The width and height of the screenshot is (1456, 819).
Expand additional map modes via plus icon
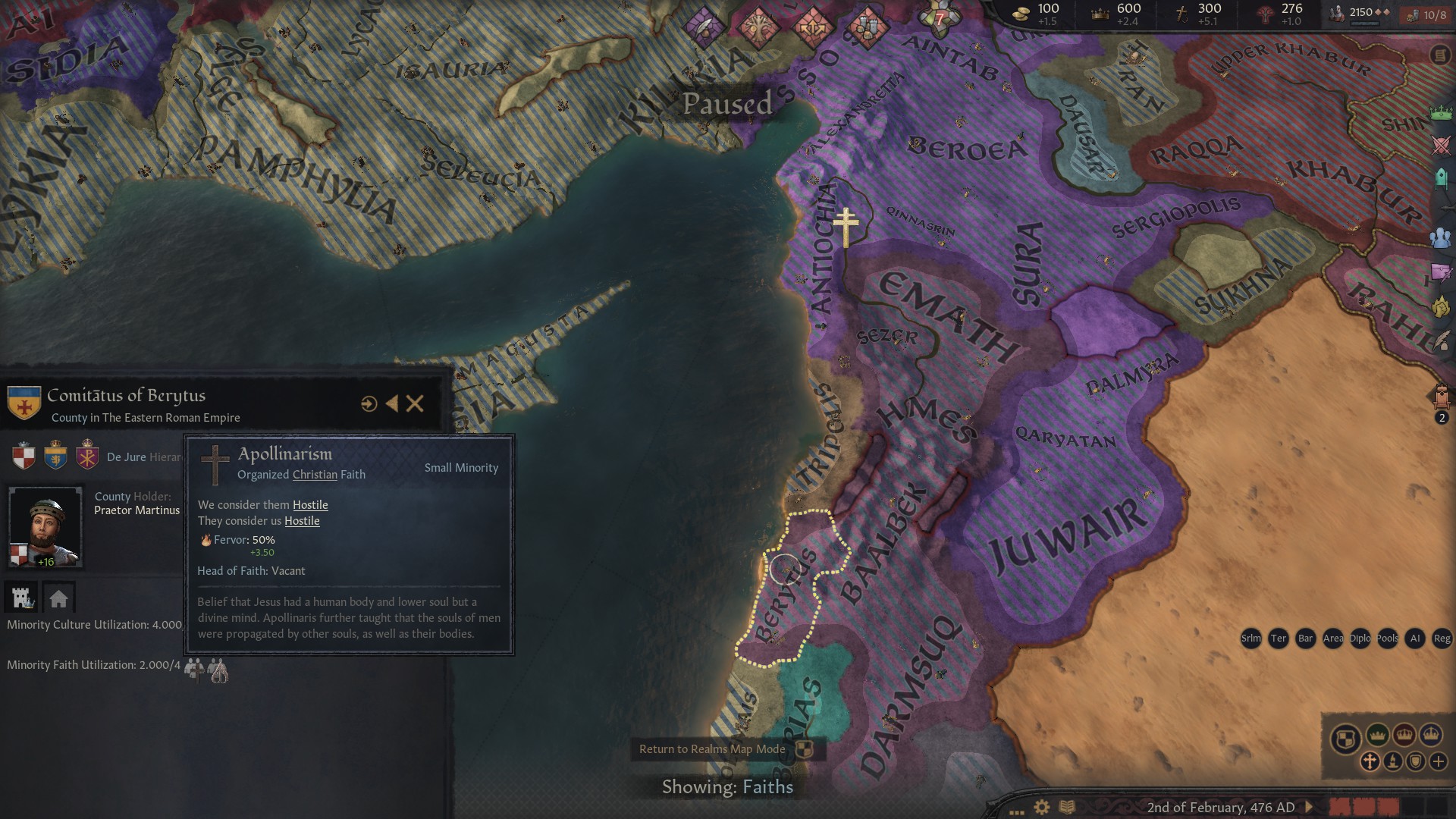pos(1438,761)
